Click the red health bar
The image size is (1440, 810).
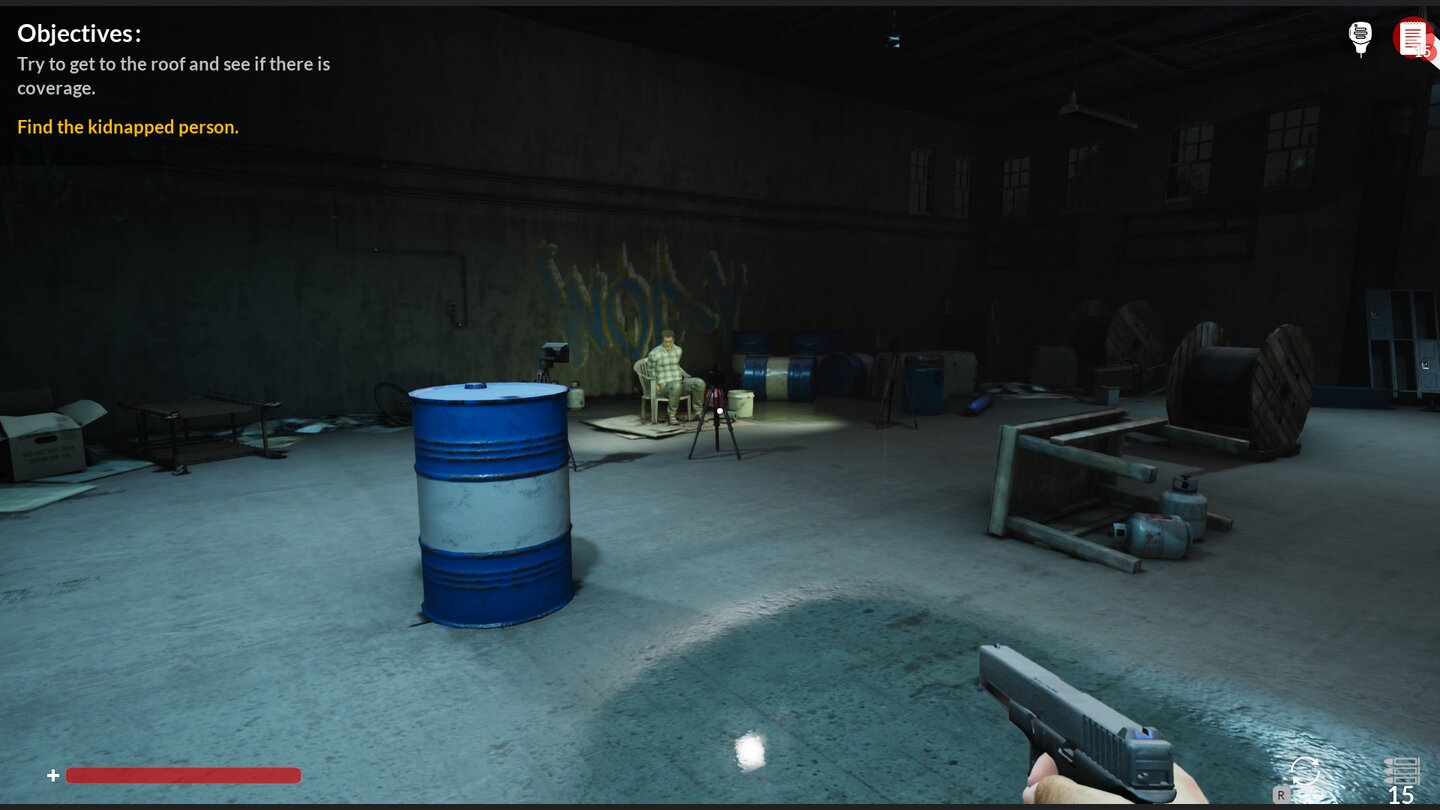183,775
